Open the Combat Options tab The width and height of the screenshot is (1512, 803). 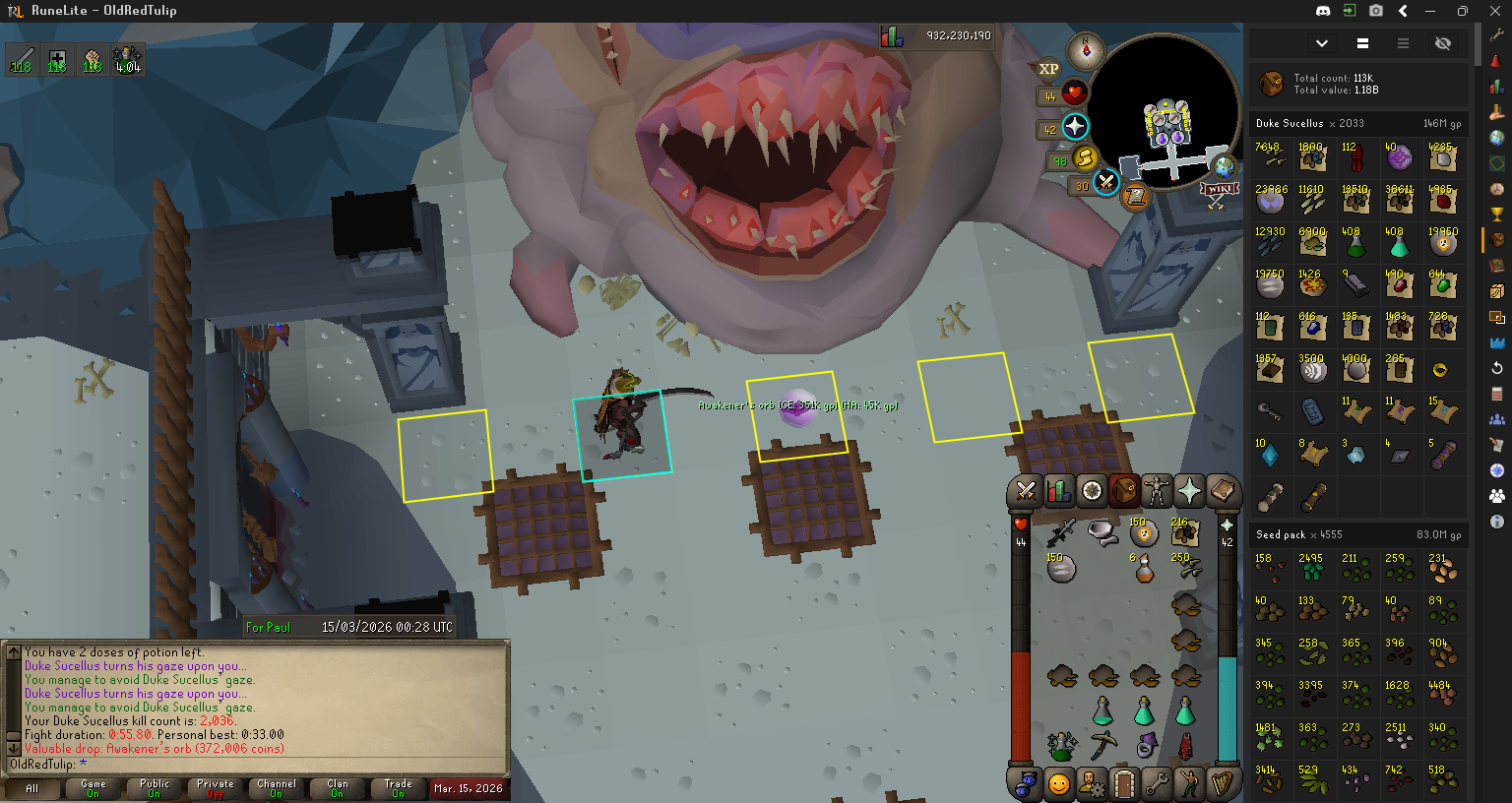[1026, 490]
